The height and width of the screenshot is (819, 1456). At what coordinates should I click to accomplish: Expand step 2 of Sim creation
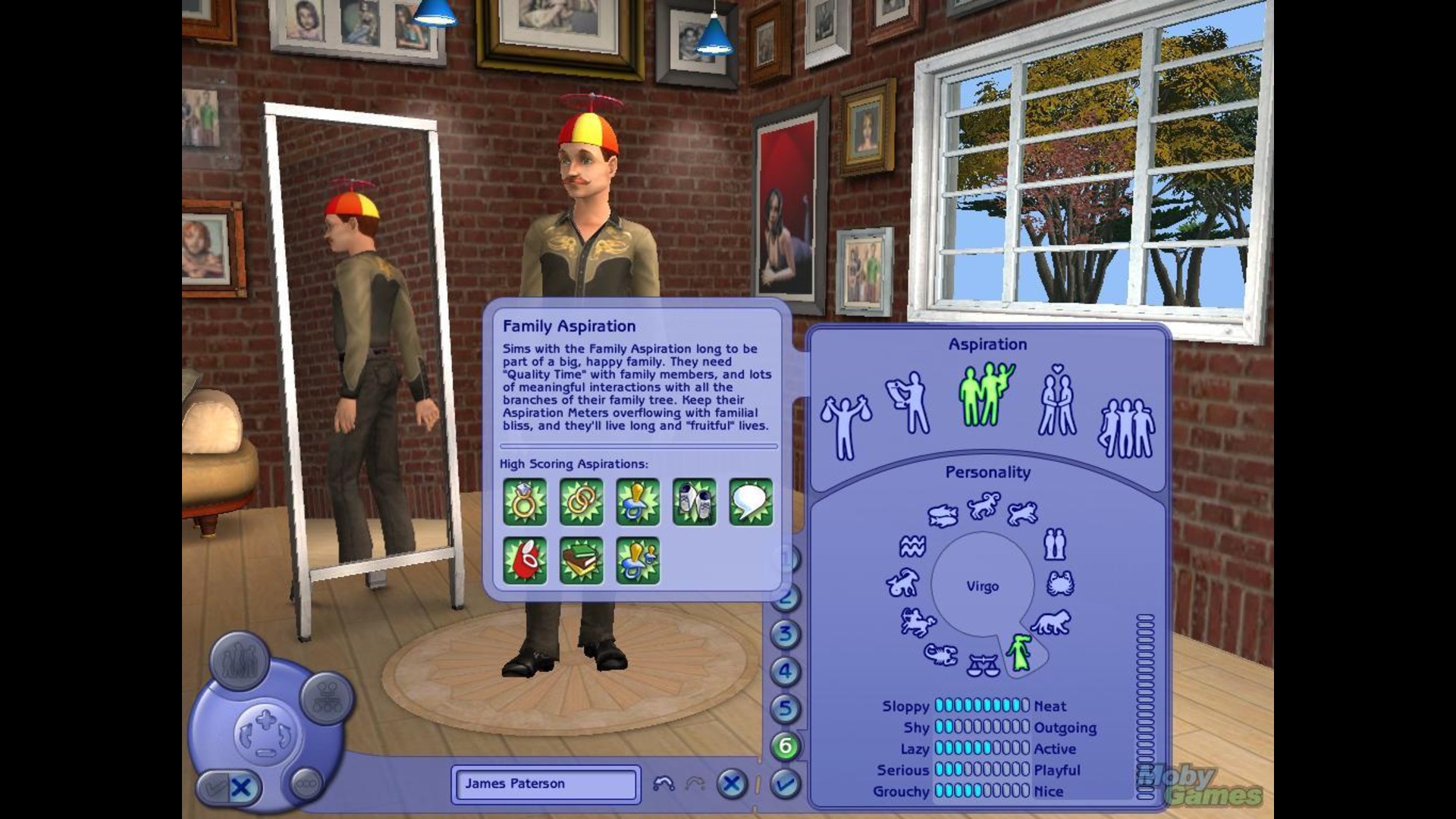(787, 596)
